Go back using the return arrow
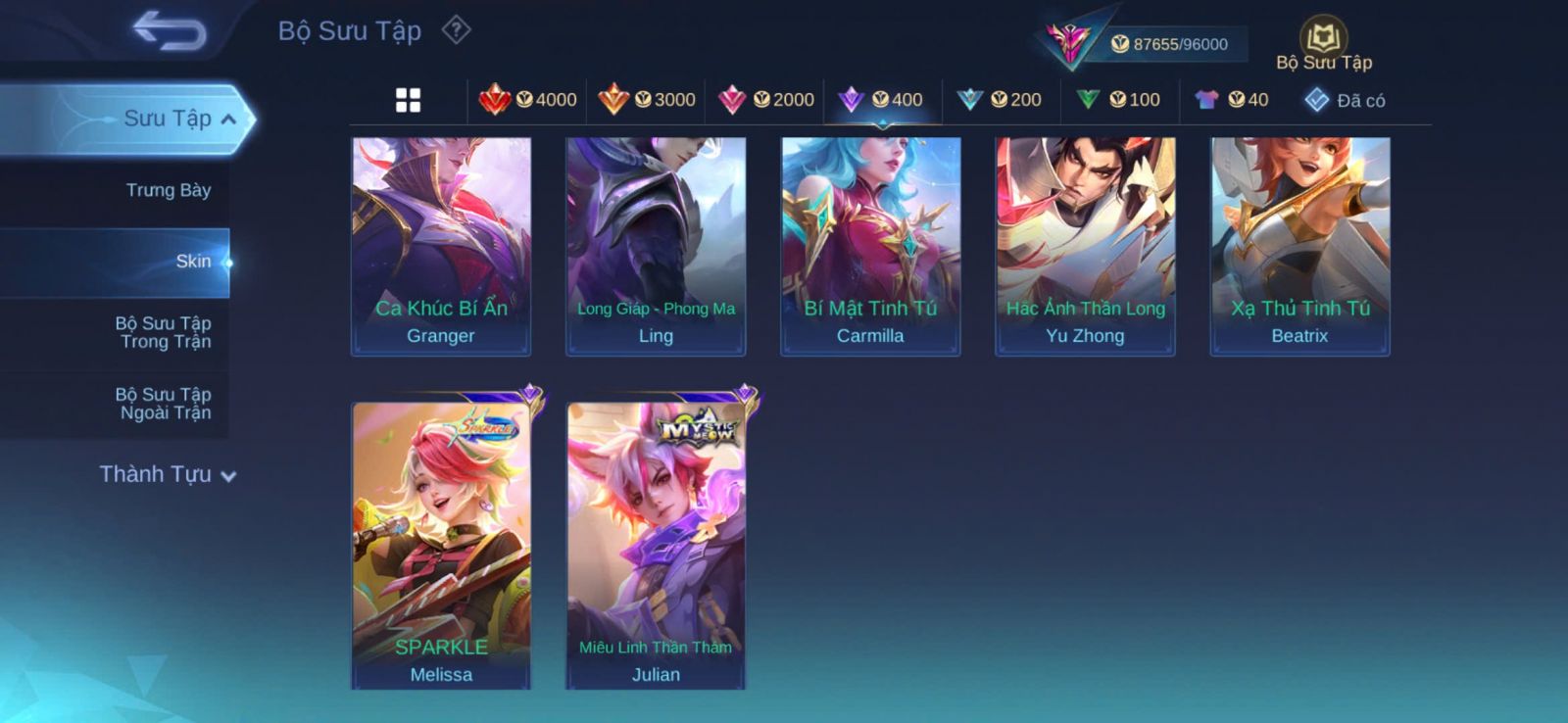The height and width of the screenshot is (723, 1568). point(170,30)
